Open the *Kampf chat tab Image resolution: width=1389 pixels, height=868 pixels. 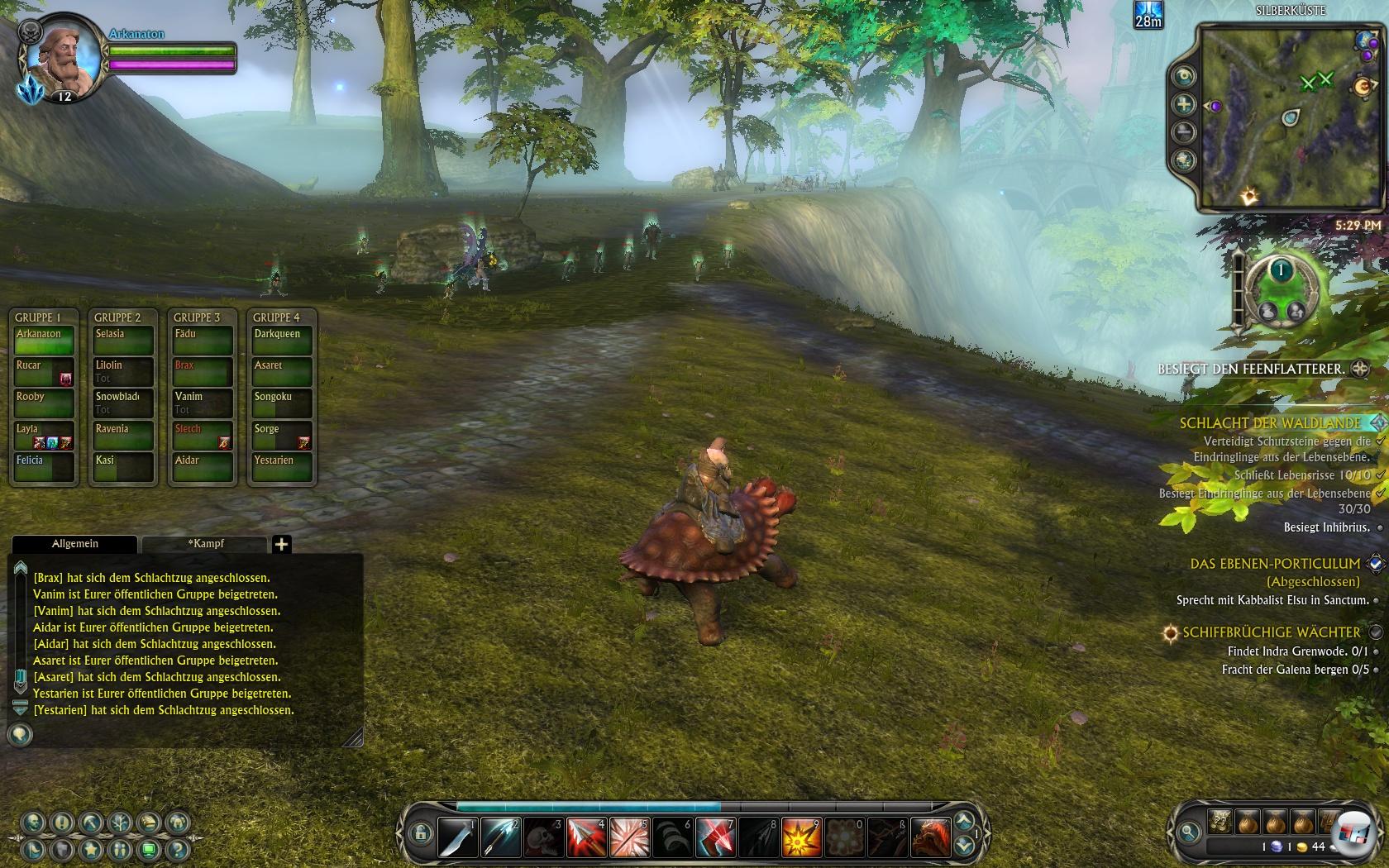pos(205,544)
